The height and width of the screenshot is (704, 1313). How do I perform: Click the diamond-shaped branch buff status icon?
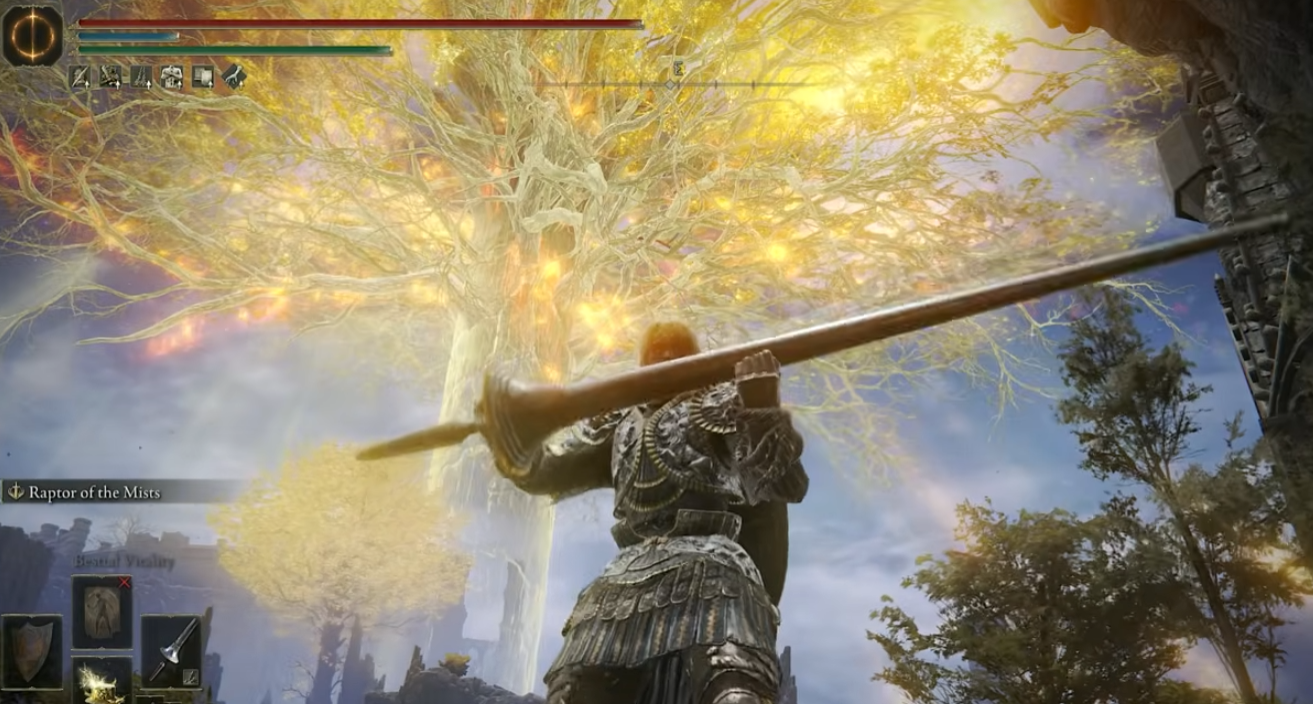pos(234,77)
